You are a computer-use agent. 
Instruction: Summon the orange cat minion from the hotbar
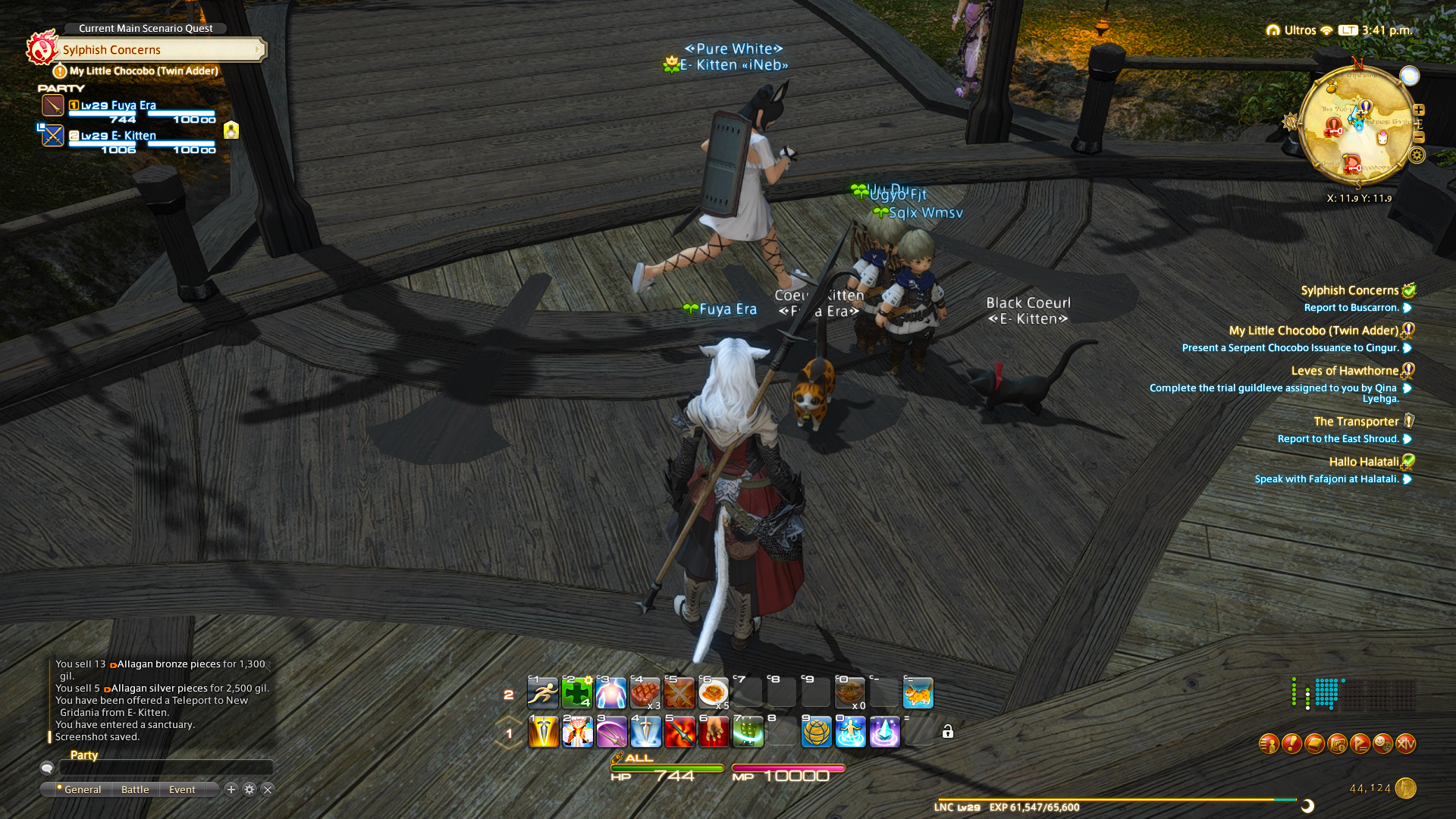pyautogui.click(x=918, y=693)
